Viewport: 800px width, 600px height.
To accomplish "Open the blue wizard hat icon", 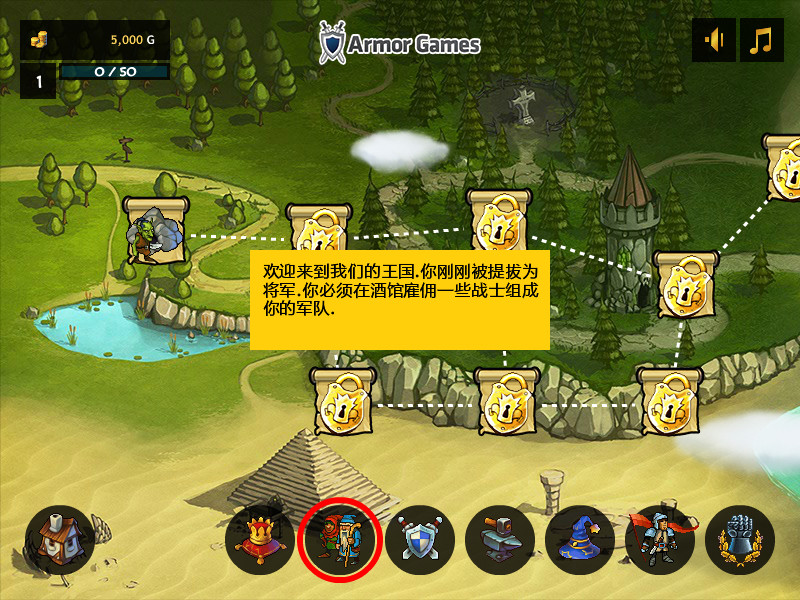I will 580,540.
